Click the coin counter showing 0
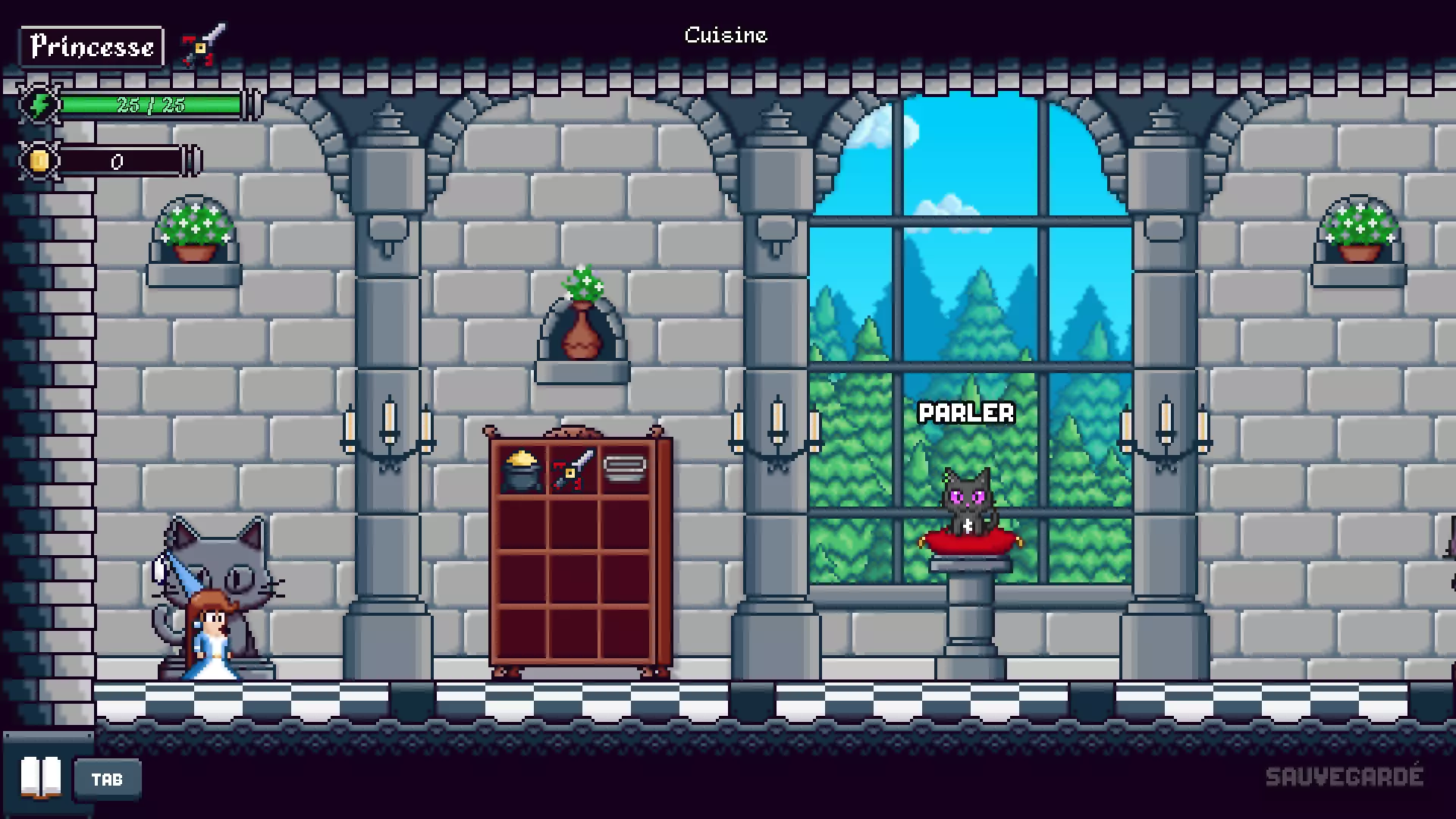Image resolution: width=1456 pixels, height=819 pixels. pyautogui.click(x=118, y=160)
